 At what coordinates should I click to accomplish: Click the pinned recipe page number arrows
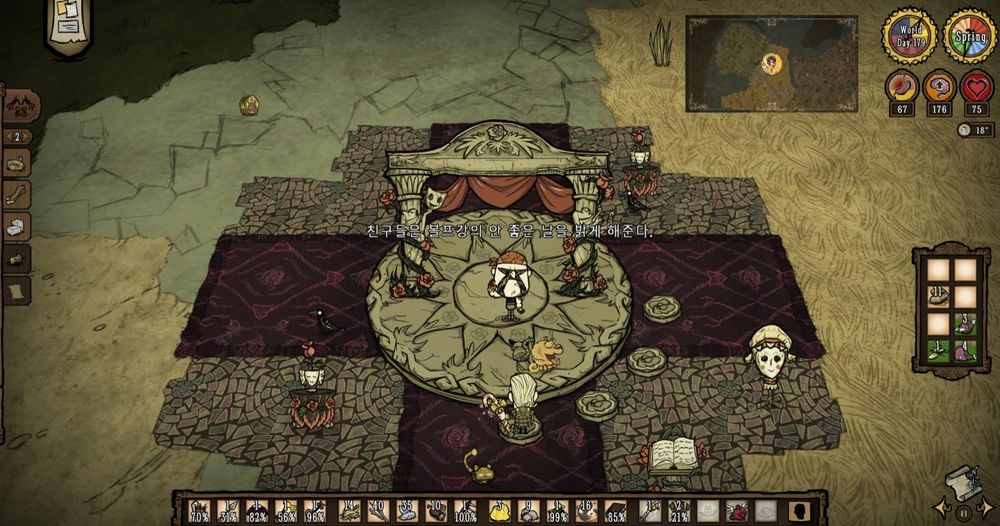coord(17,136)
